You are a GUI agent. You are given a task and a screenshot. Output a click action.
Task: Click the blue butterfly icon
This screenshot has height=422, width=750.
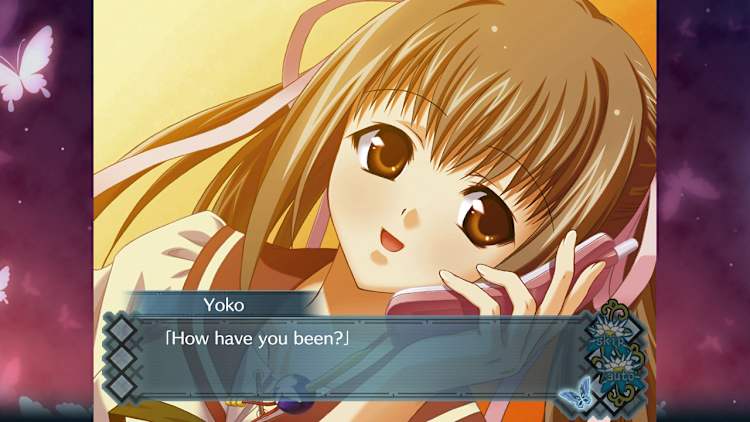[x=577, y=397]
